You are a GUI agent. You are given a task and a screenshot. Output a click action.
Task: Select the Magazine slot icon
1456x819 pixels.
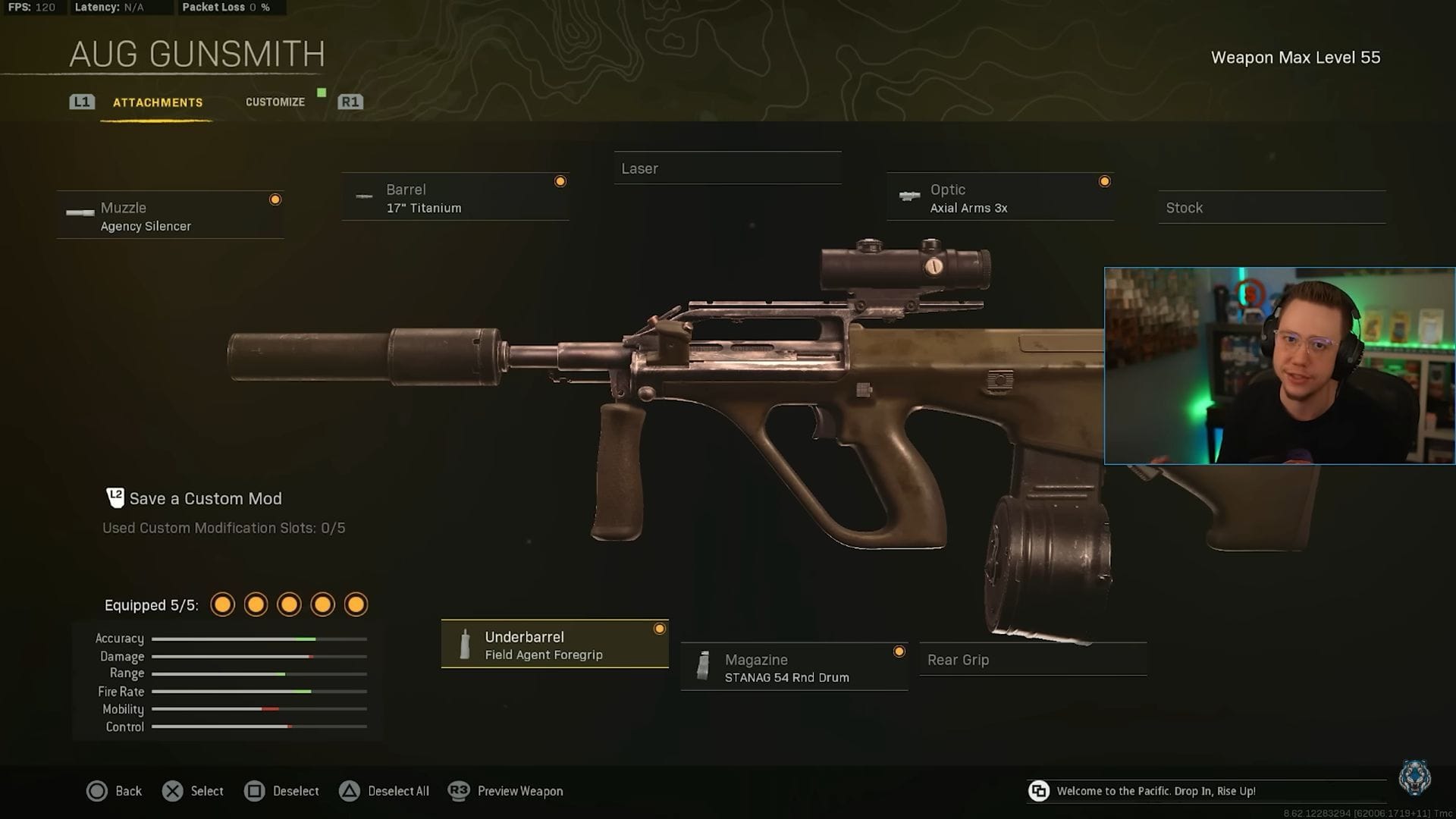pos(704,667)
